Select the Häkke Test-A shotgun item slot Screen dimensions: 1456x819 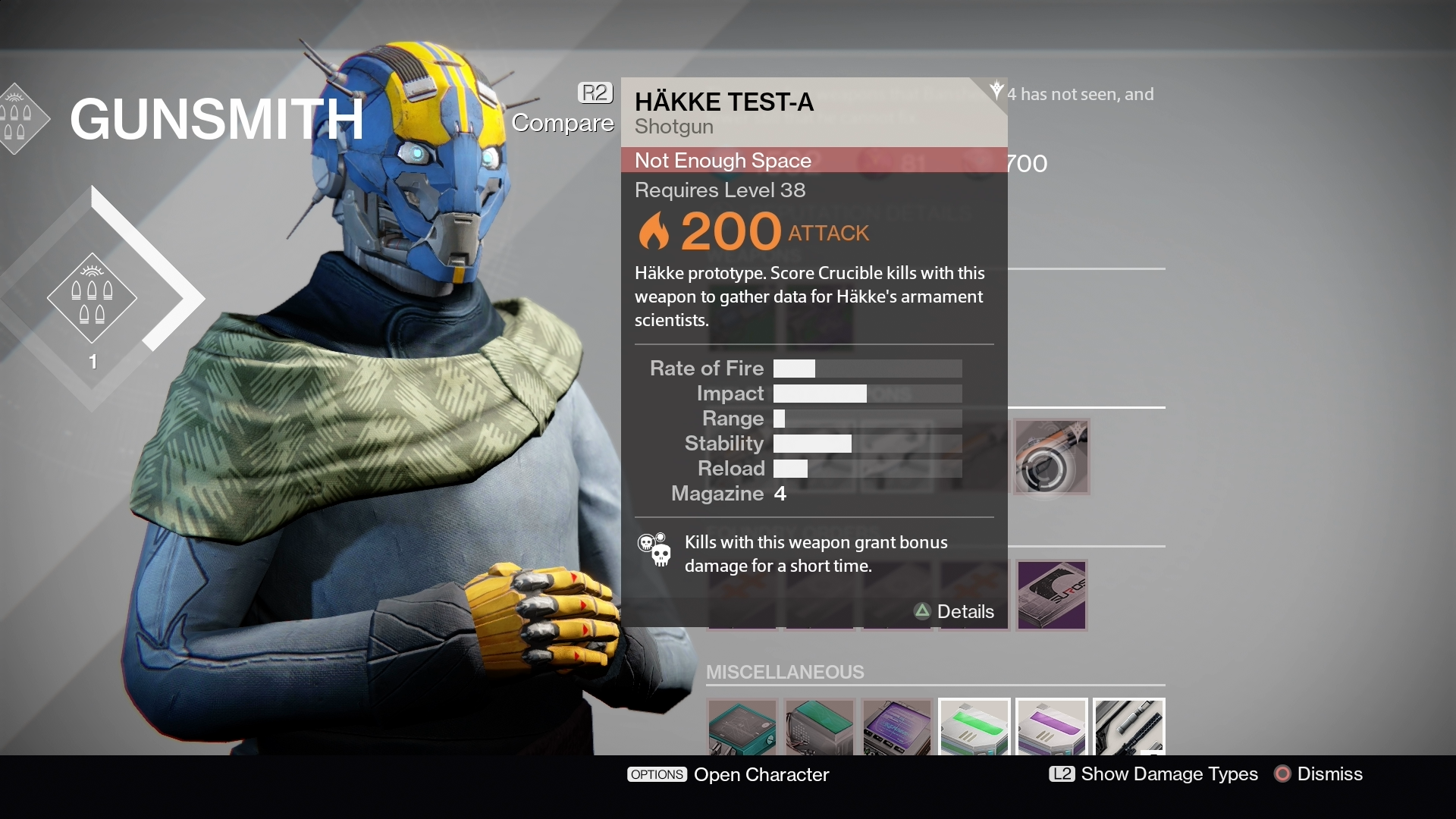tap(1051, 457)
